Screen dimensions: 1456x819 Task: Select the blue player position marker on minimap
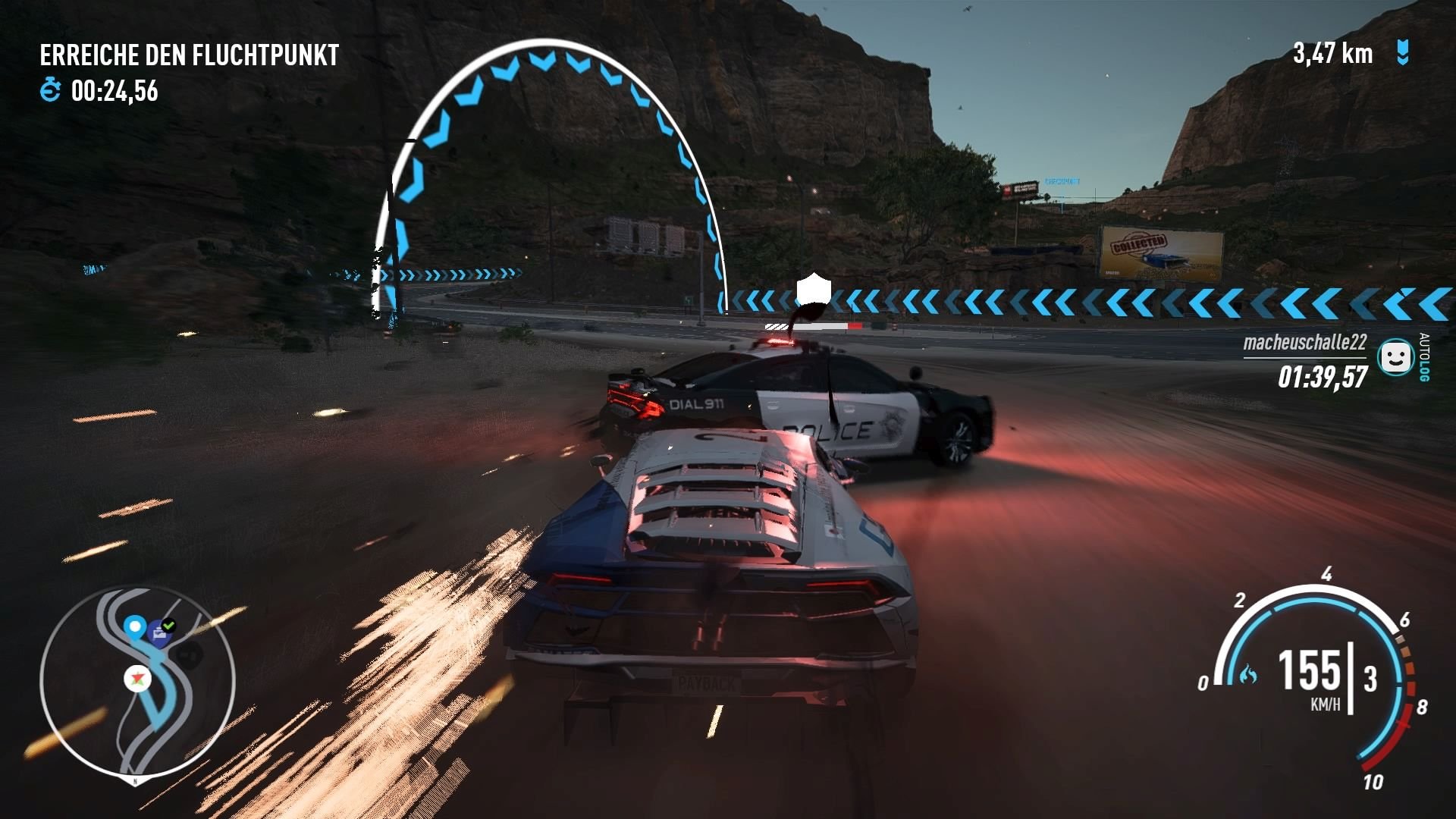pos(135,627)
